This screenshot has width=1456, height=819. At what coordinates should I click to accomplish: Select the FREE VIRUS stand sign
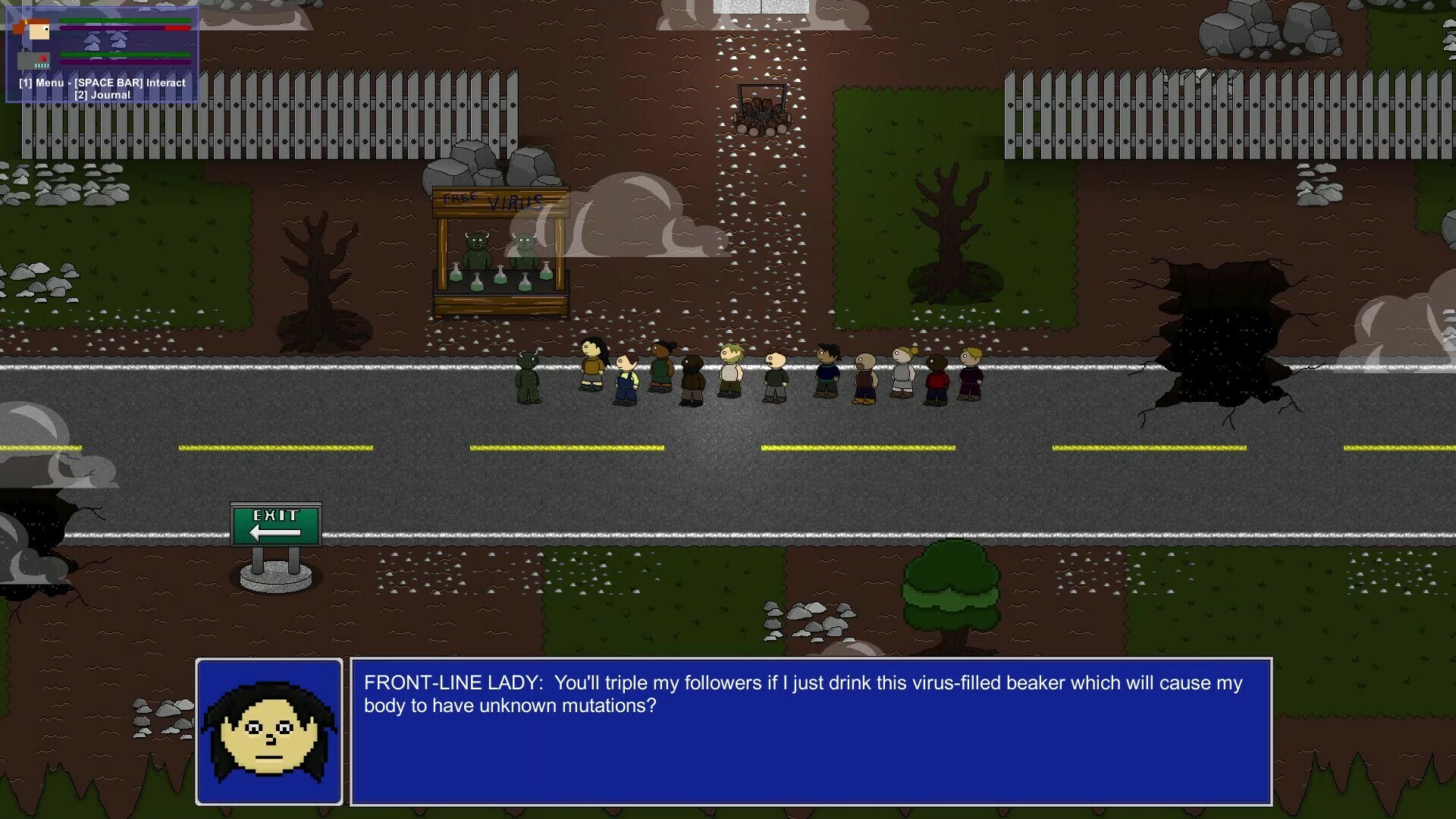(500, 201)
